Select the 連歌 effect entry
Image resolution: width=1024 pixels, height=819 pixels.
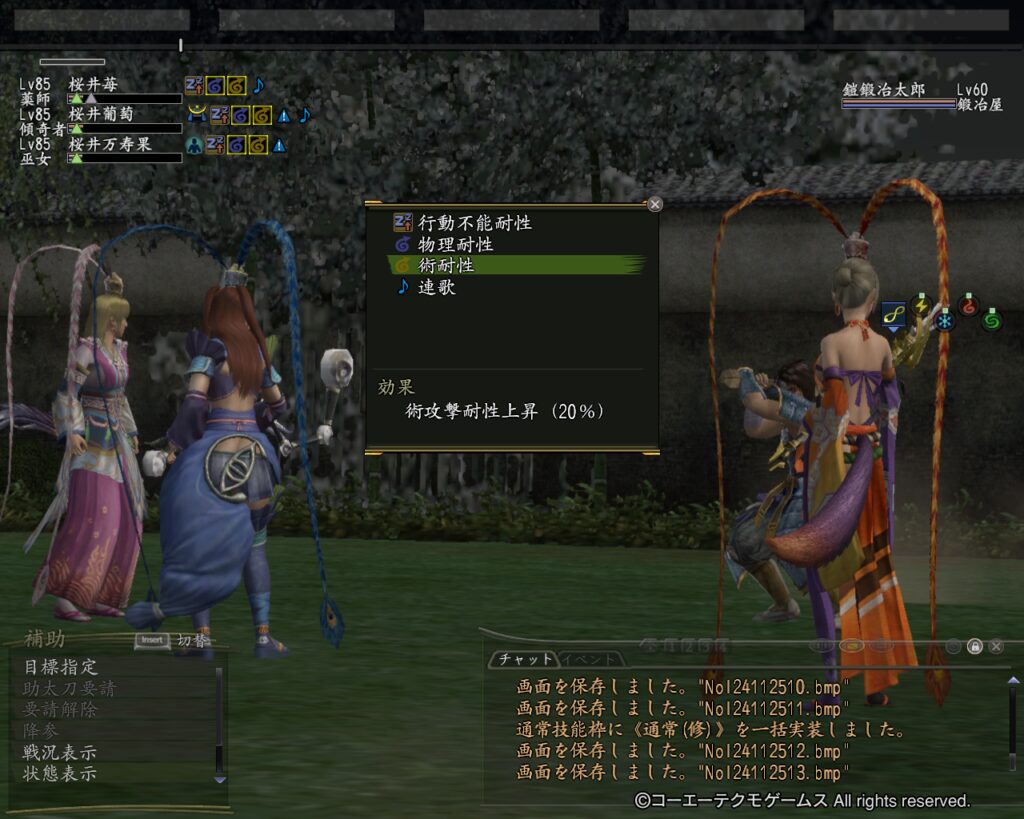tap(439, 287)
